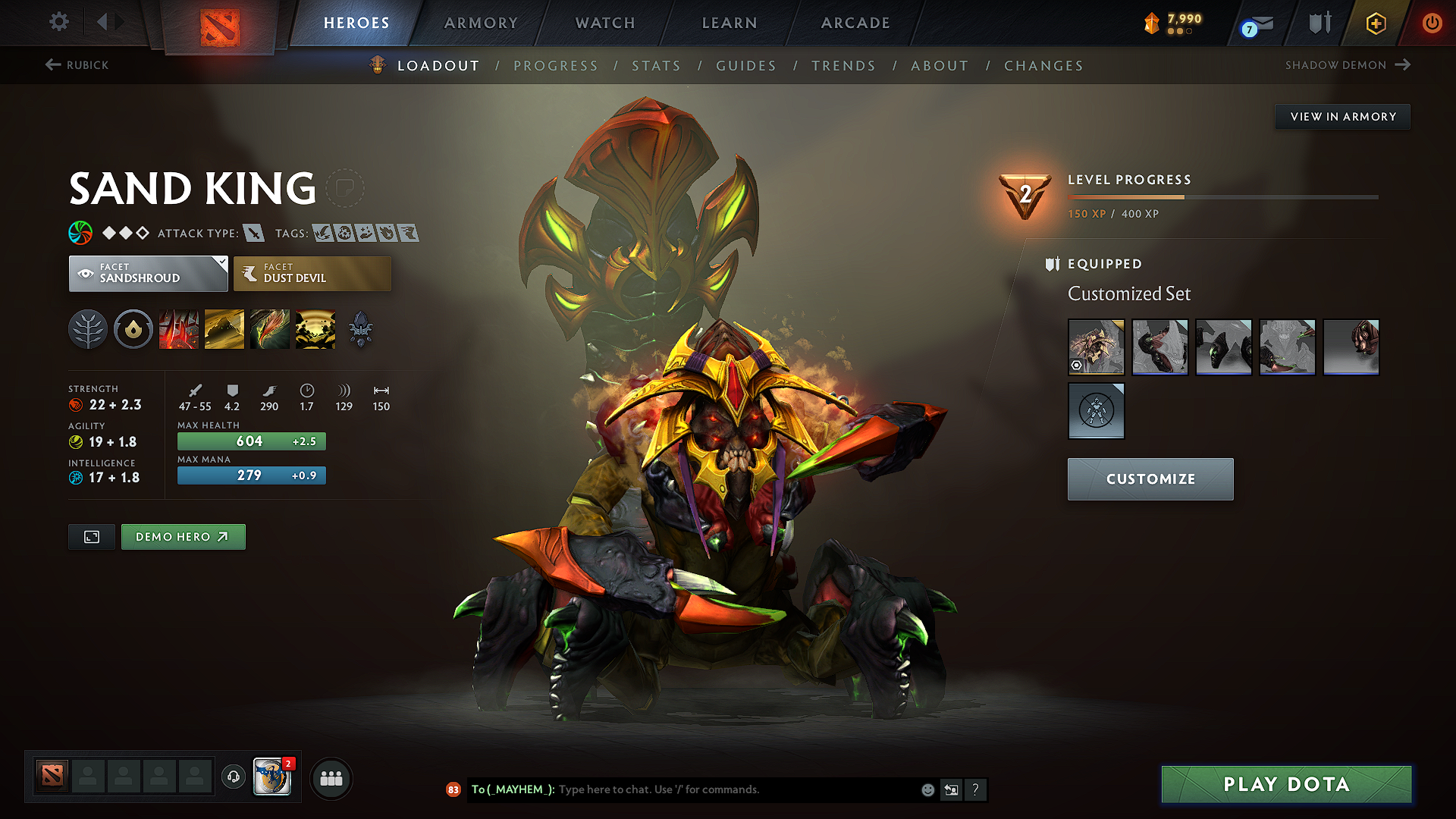Click the DEMO HERO button
The width and height of the screenshot is (1456, 819).
(x=183, y=536)
